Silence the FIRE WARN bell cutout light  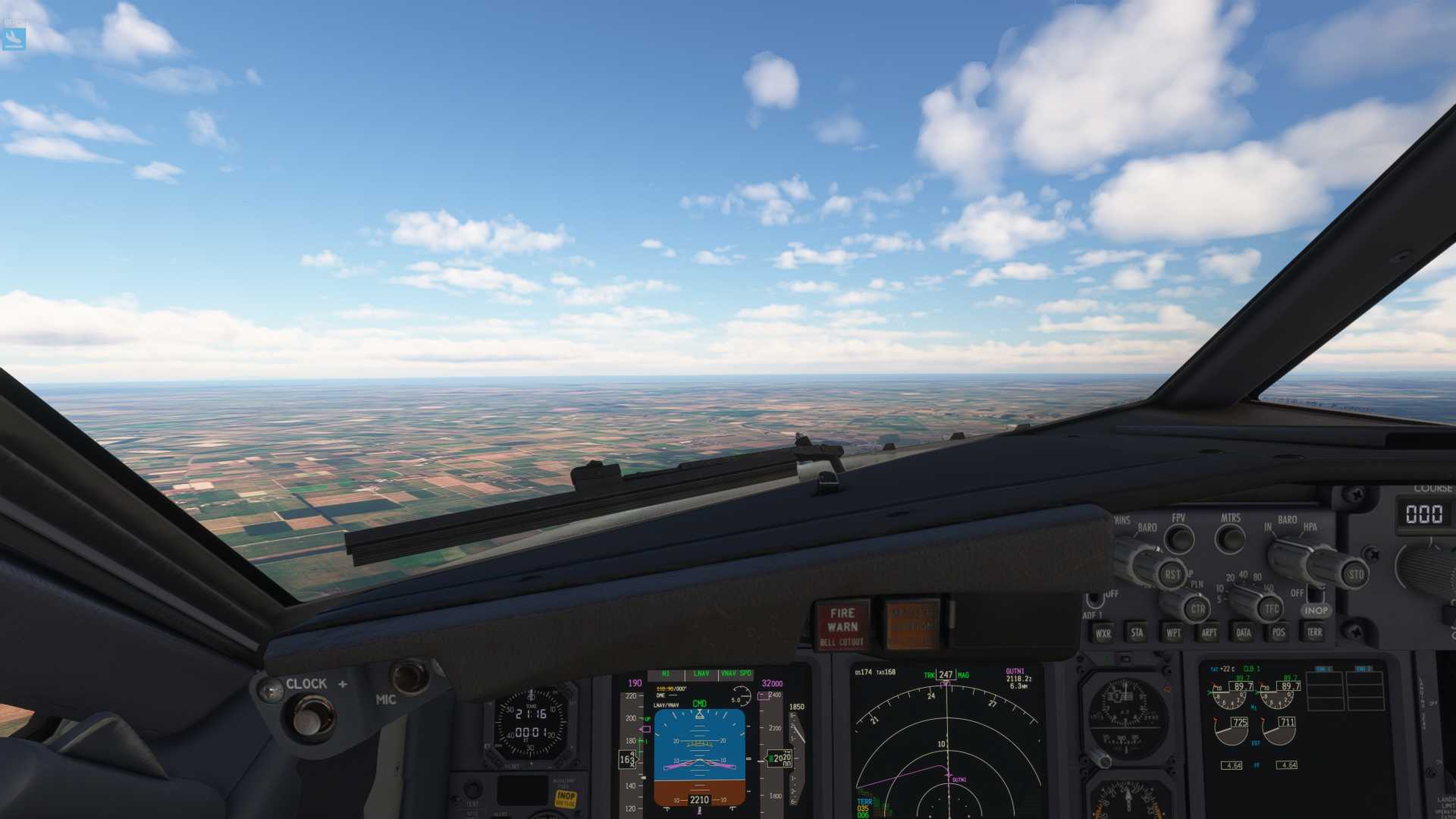pyautogui.click(x=842, y=626)
